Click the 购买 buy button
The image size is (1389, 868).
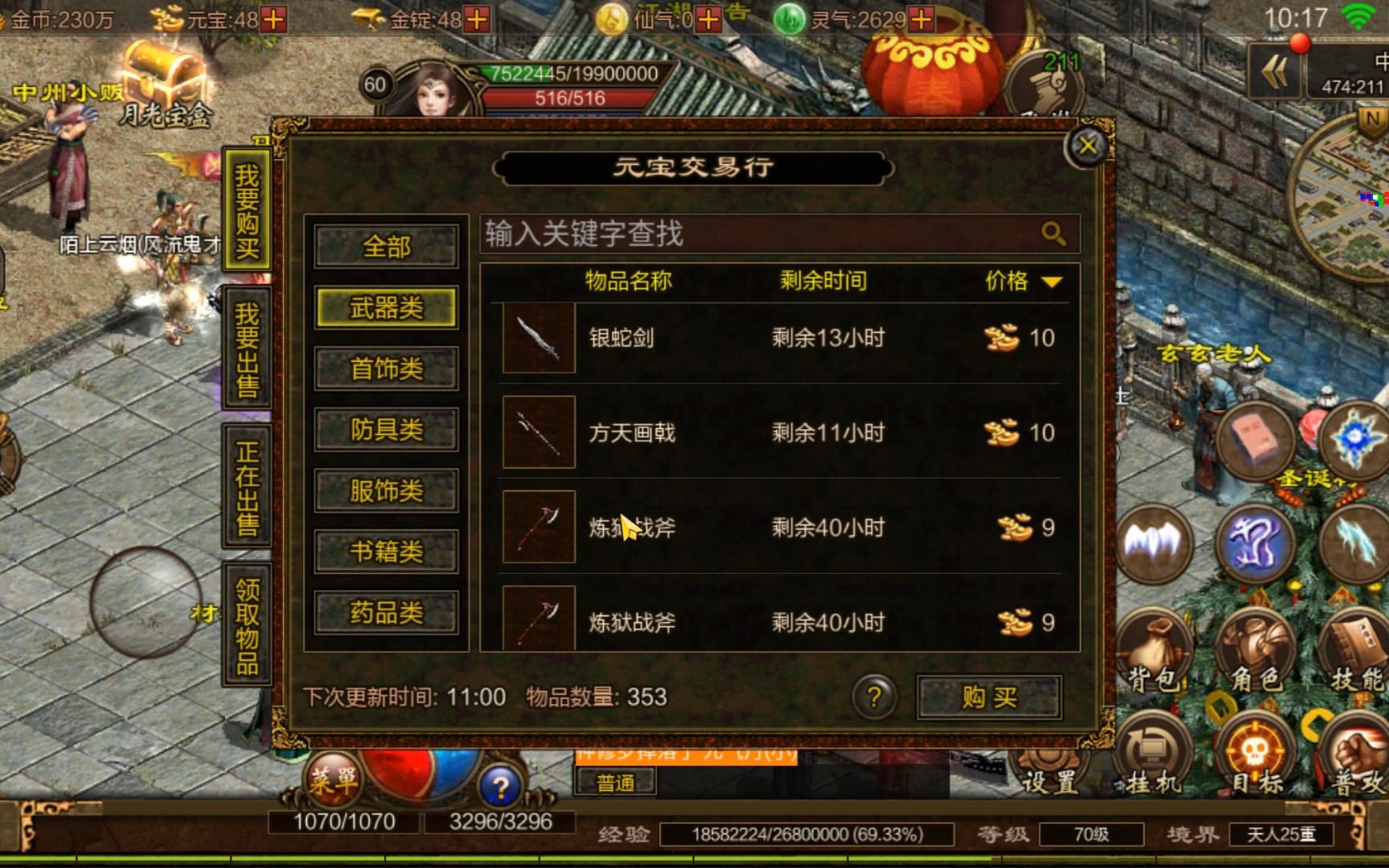coord(989,698)
